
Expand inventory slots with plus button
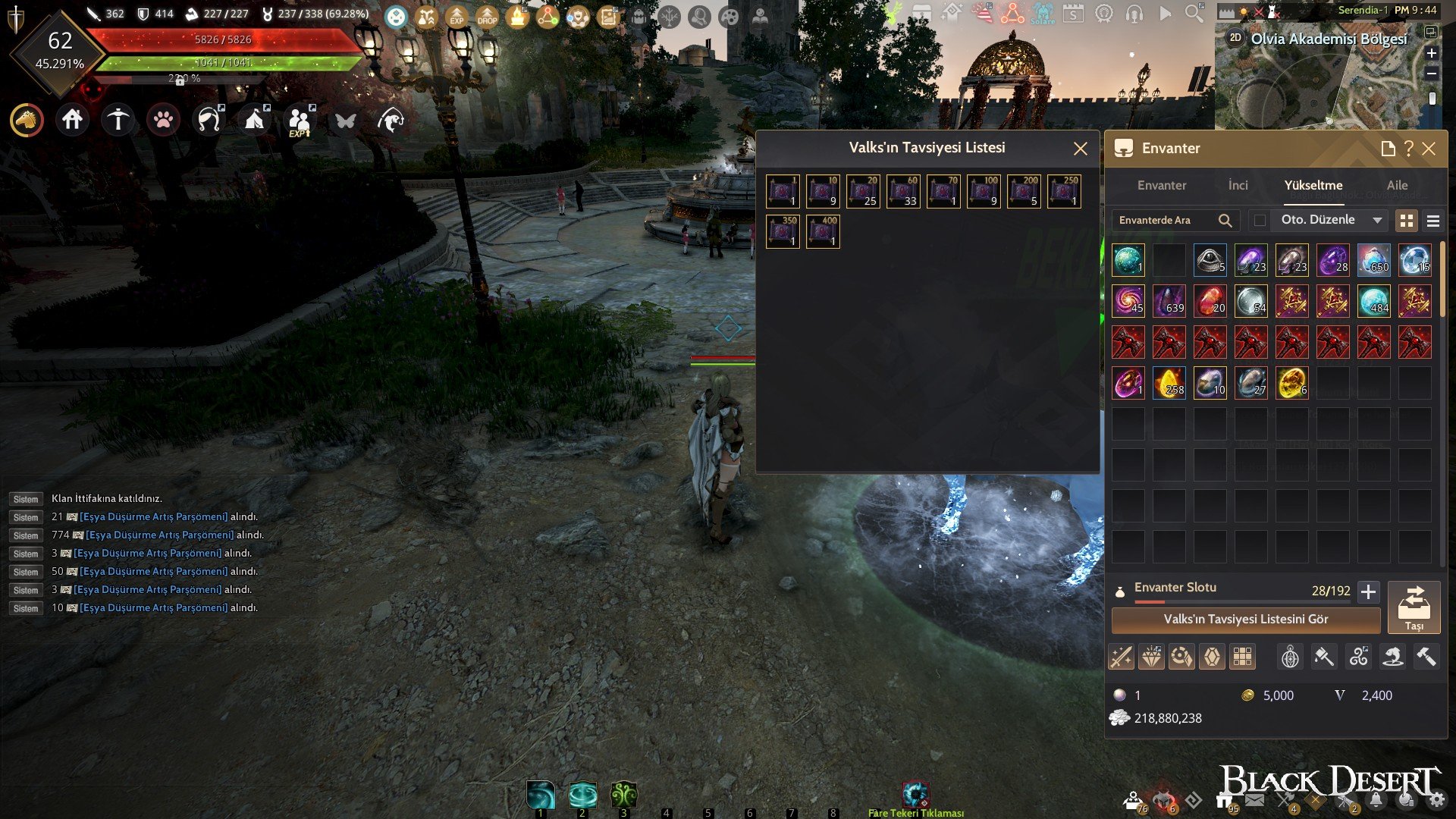[x=1368, y=591]
